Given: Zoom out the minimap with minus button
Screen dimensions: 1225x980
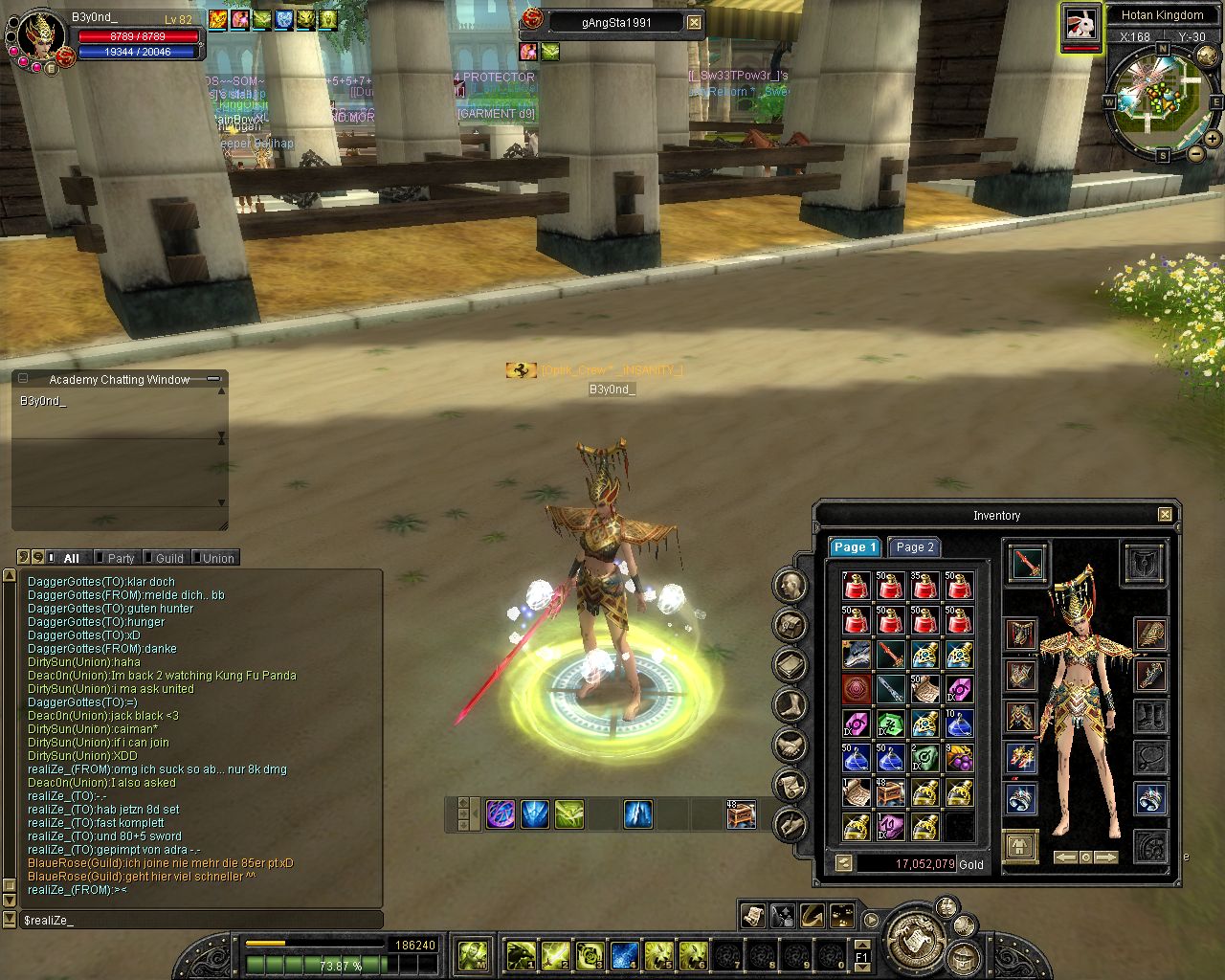Looking at the screenshot, I should (1195, 153).
